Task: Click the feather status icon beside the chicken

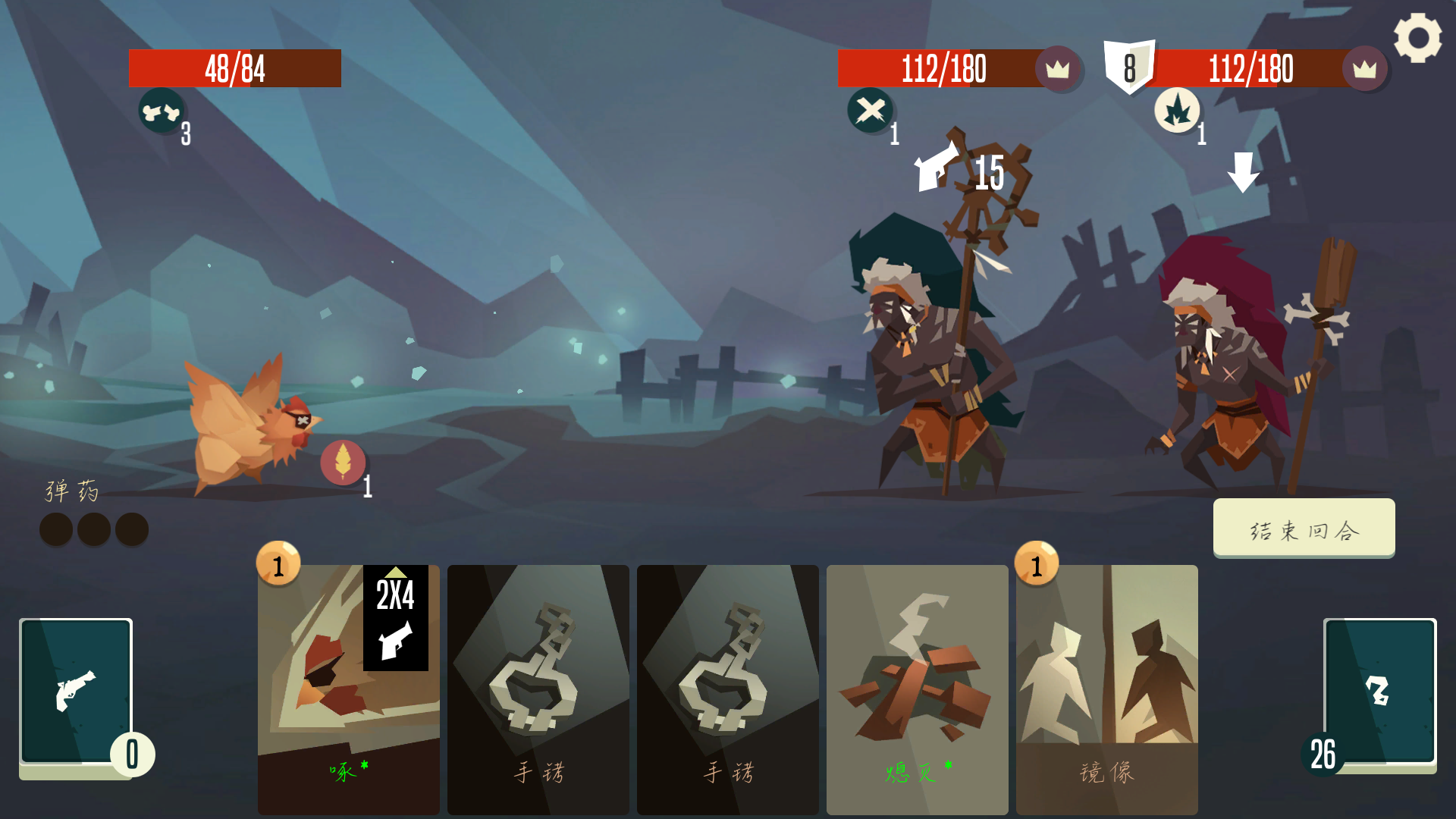Action: click(345, 463)
